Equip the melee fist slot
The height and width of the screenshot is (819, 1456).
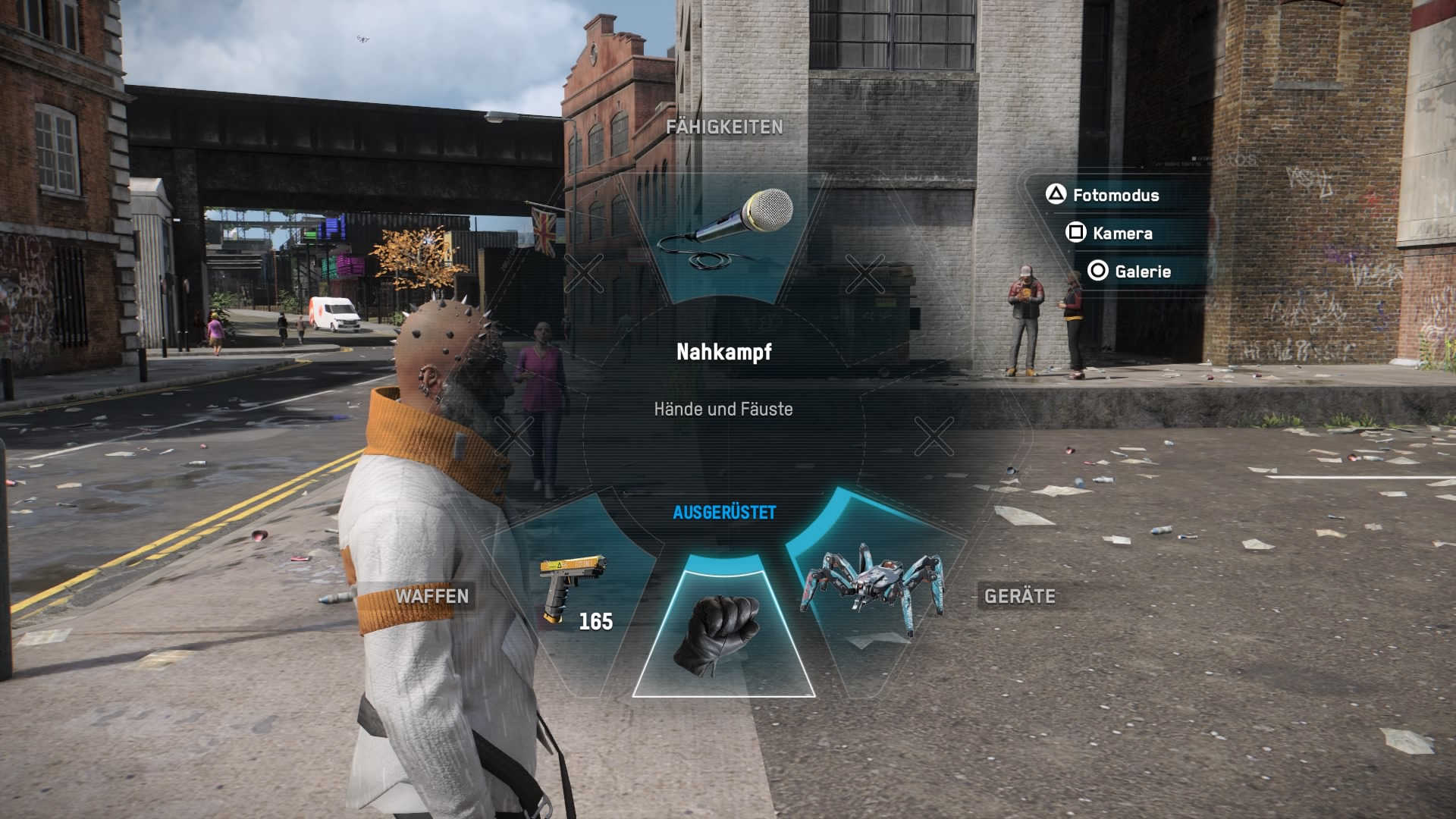tap(723, 633)
